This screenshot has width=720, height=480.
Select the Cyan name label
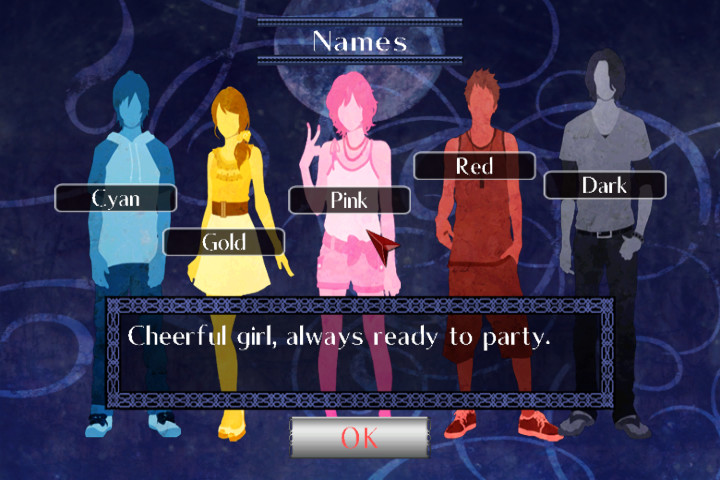pos(116,198)
